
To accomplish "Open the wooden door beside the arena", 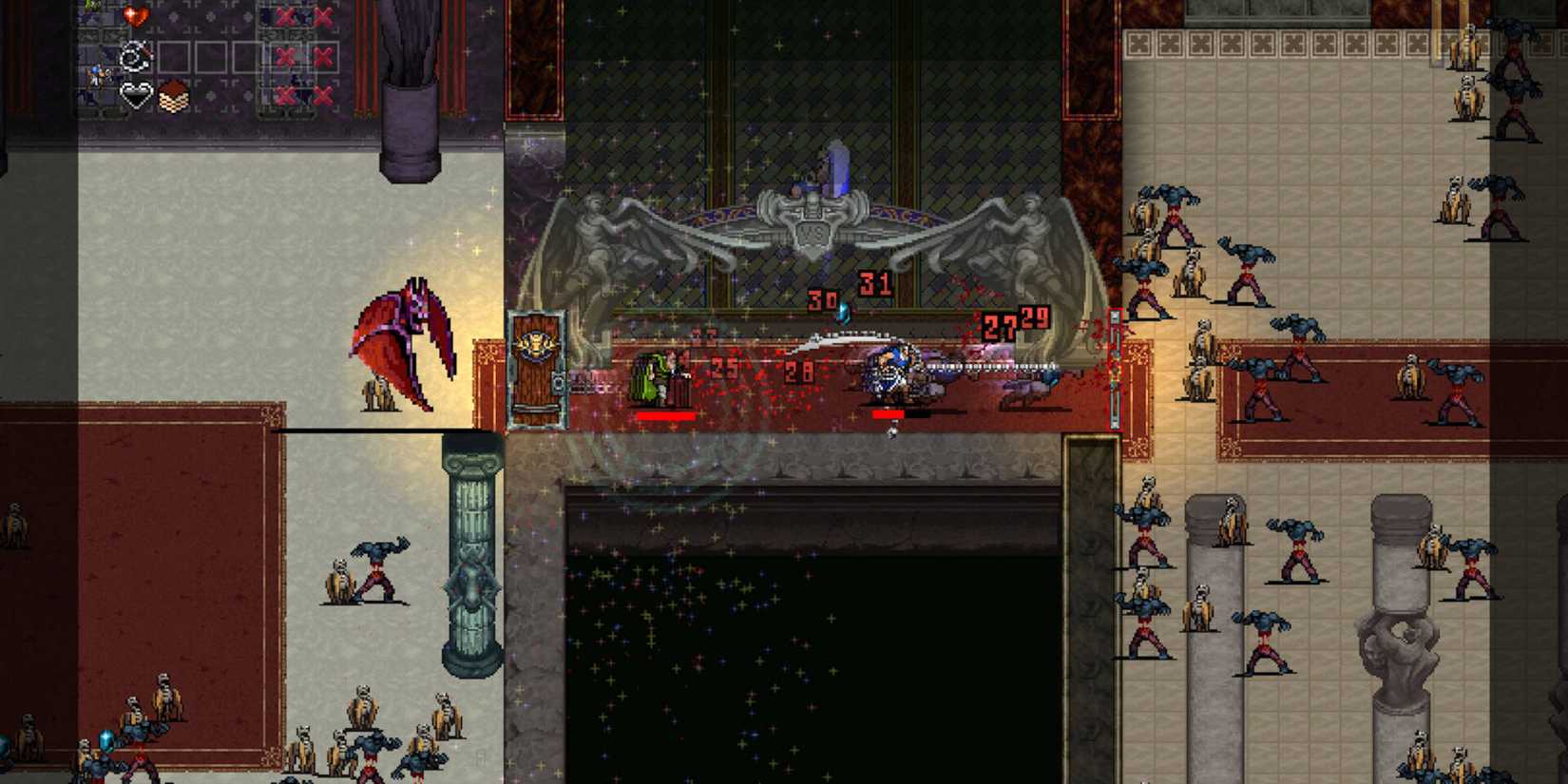I will (539, 371).
